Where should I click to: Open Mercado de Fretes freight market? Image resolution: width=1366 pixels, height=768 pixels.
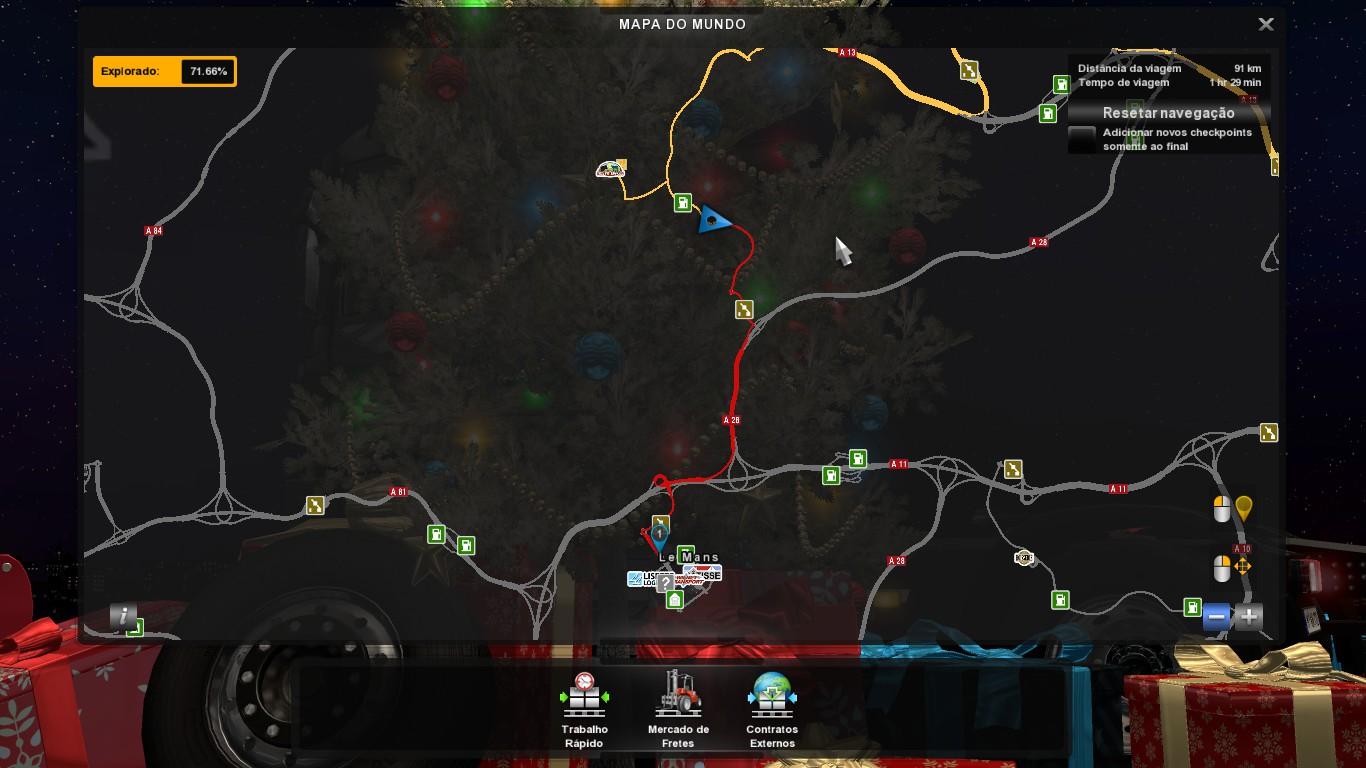678,708
